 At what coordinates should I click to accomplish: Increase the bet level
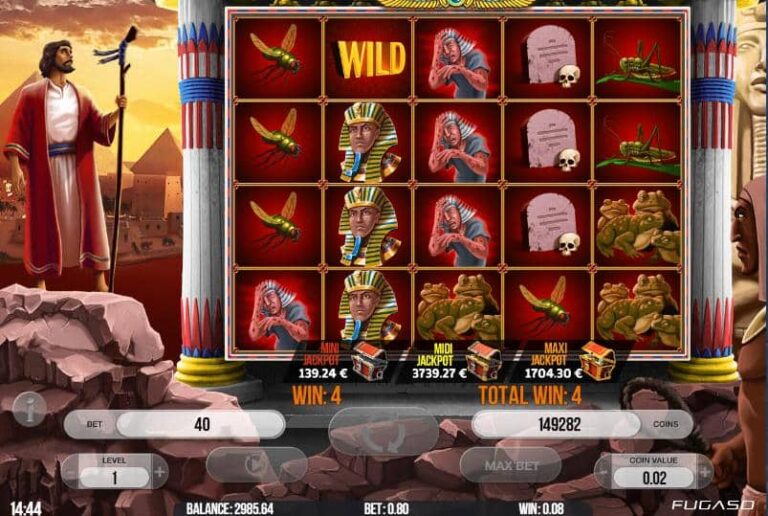pyautogui.click(x=159, y=471)
